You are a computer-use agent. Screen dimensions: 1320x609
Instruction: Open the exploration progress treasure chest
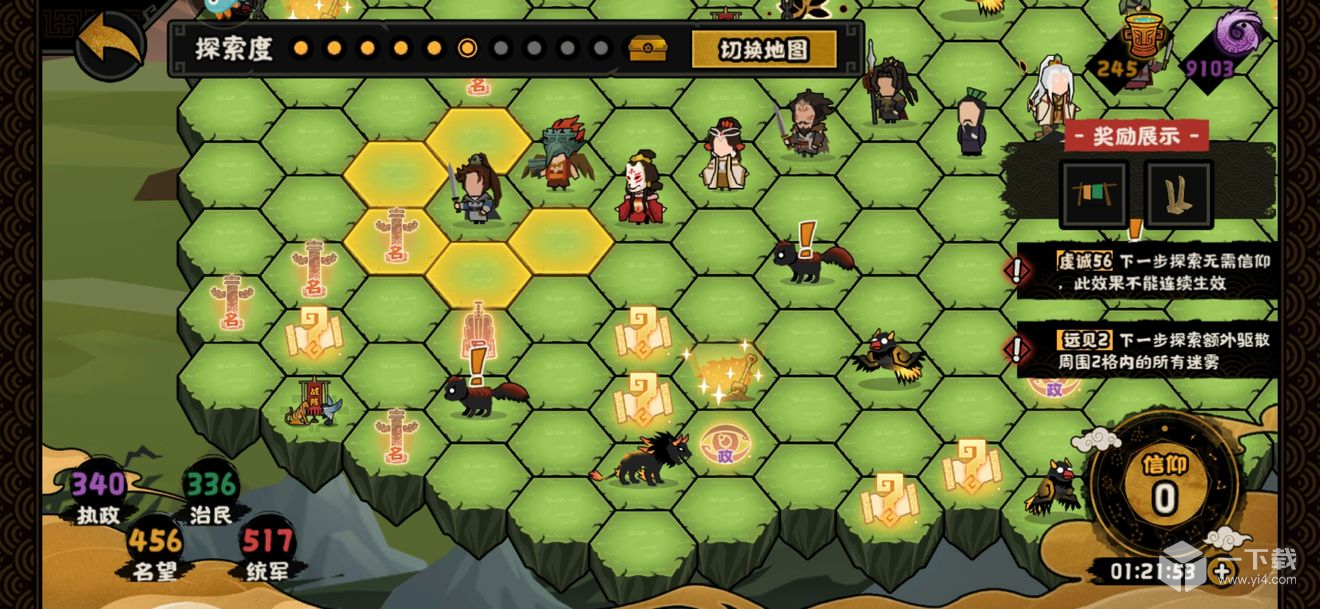pos(647,48)
